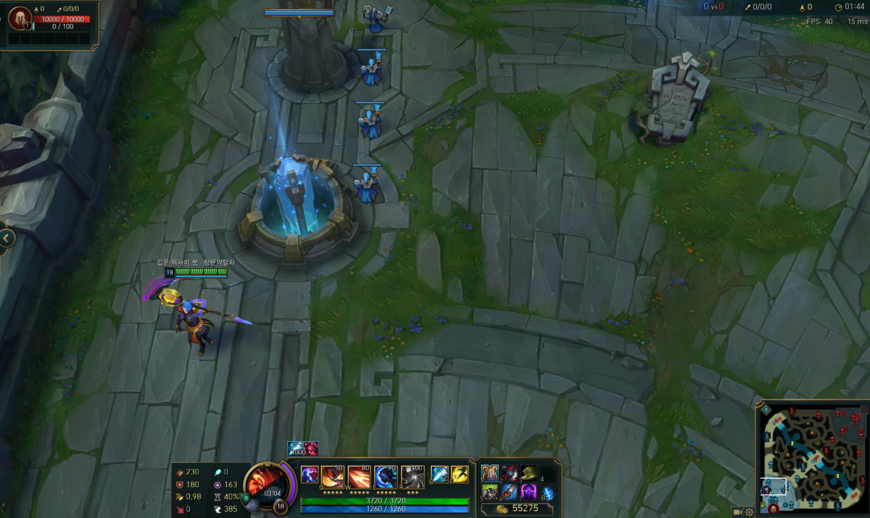The height and width of the screenshot is (518, 870).
Task: Activate the yellow Flash summoner spell
Action: (459, 475)
